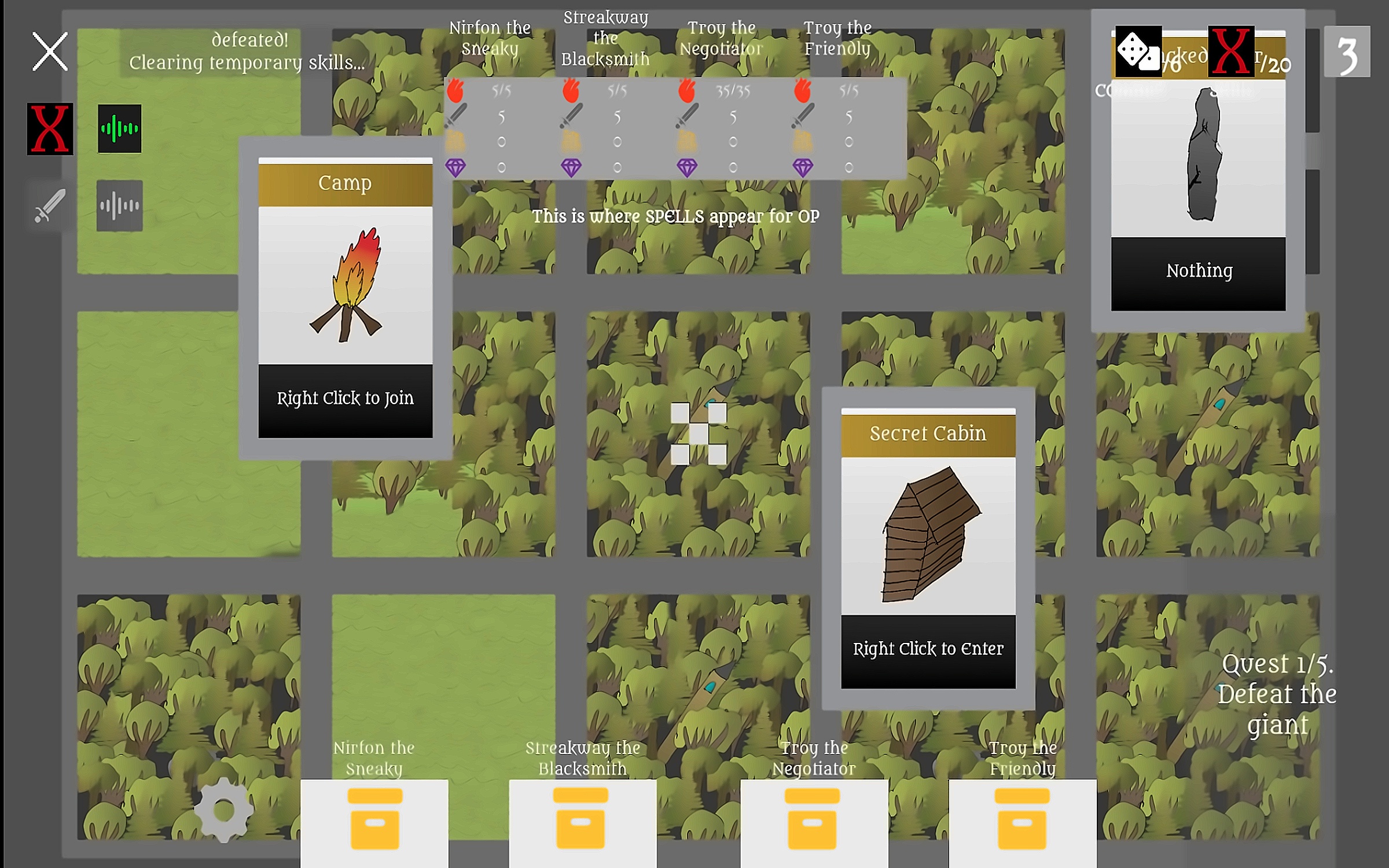Roll the dice icon

pos(1138,52)
